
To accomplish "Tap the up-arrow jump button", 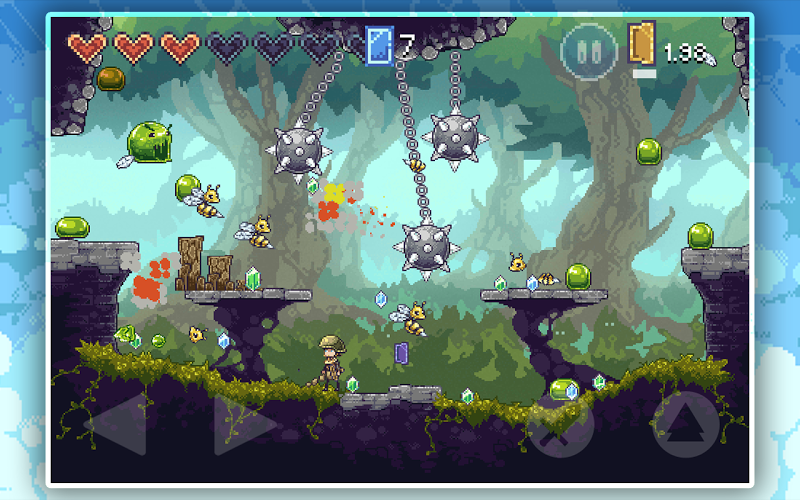I will point(686,423).
